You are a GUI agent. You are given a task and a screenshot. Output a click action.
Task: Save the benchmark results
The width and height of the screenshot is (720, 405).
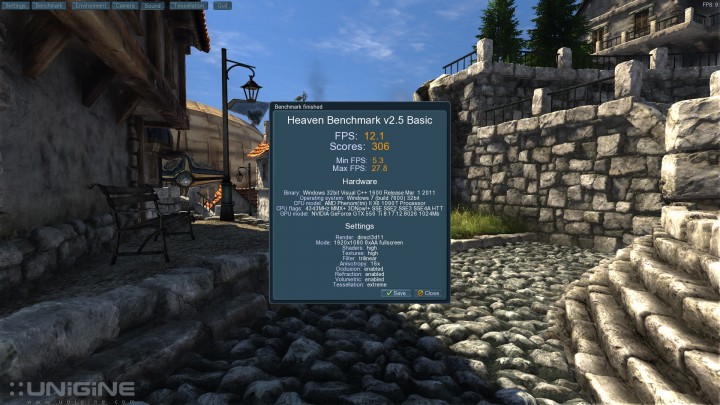click(396, 293)
